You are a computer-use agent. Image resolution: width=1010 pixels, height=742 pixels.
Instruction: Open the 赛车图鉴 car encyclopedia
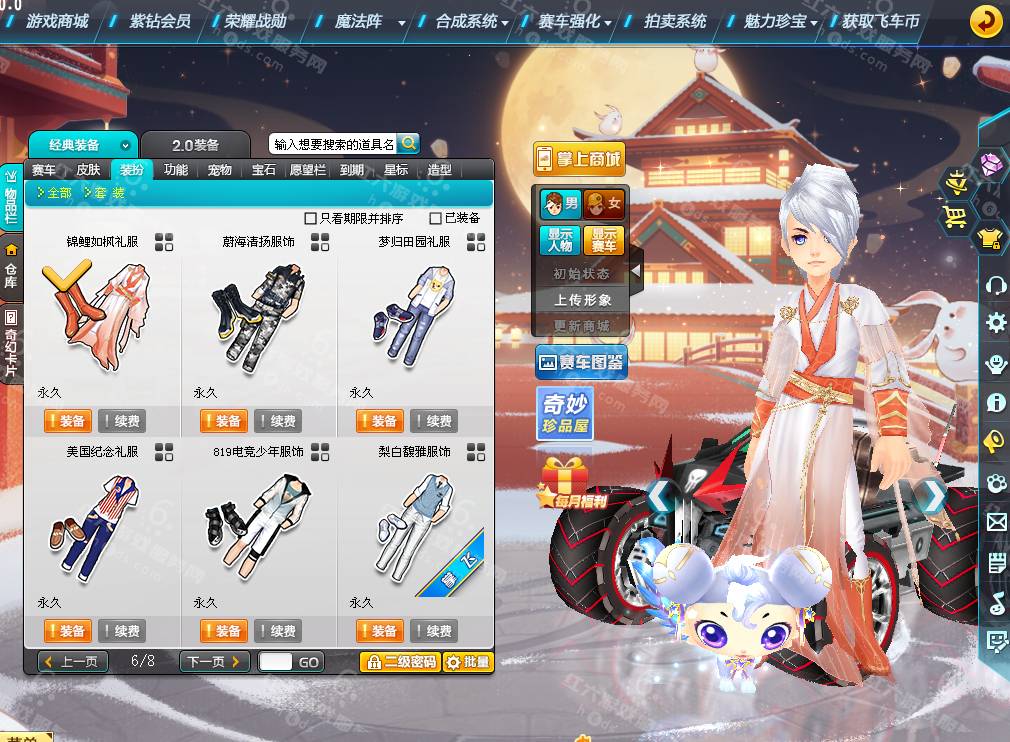coord(581,363)
